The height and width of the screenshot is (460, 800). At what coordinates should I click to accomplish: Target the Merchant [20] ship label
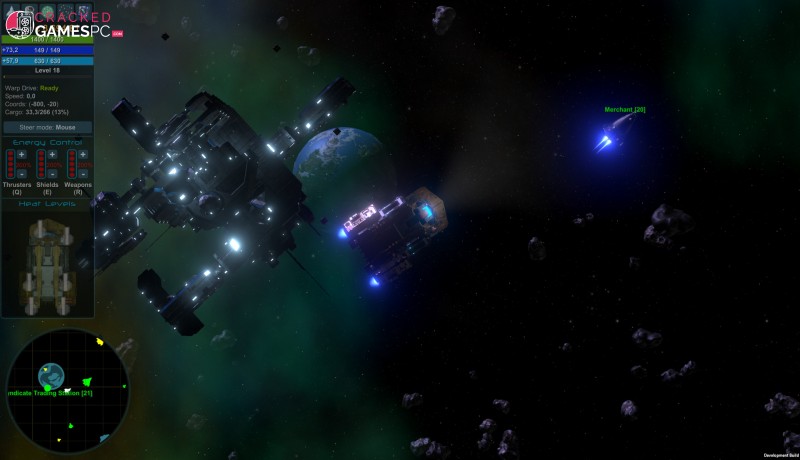click(x=625, y=110)
